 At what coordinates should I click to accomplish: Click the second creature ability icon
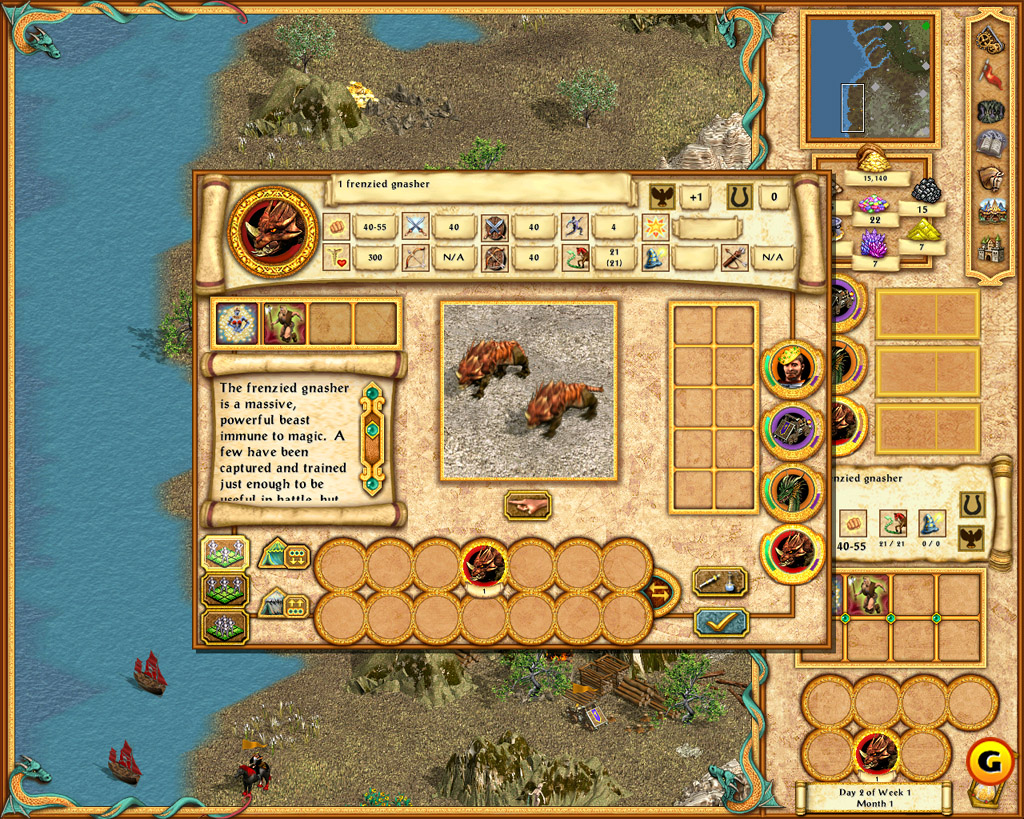(x=284, y=323)
